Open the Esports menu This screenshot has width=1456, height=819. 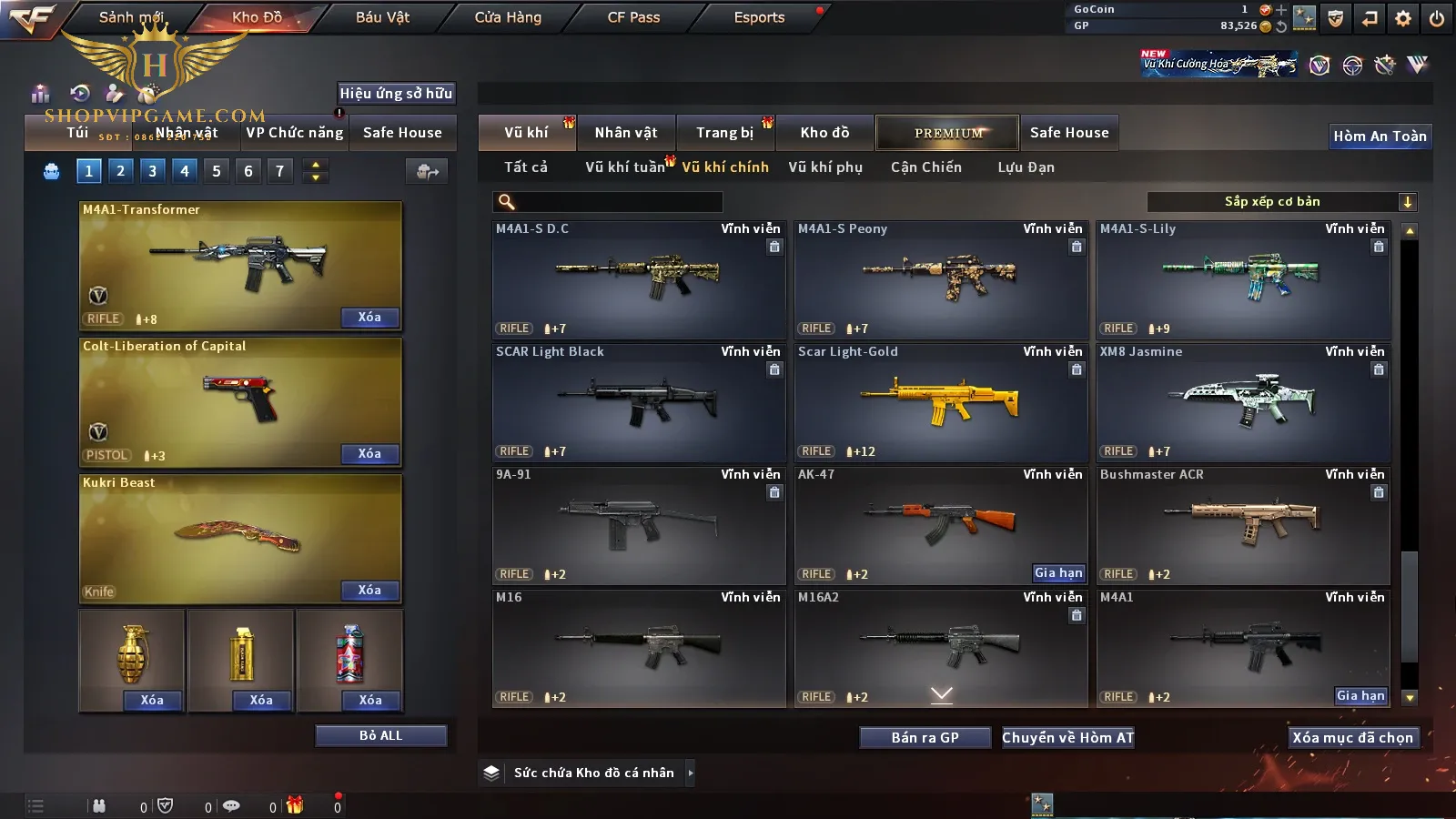(759, 17)
